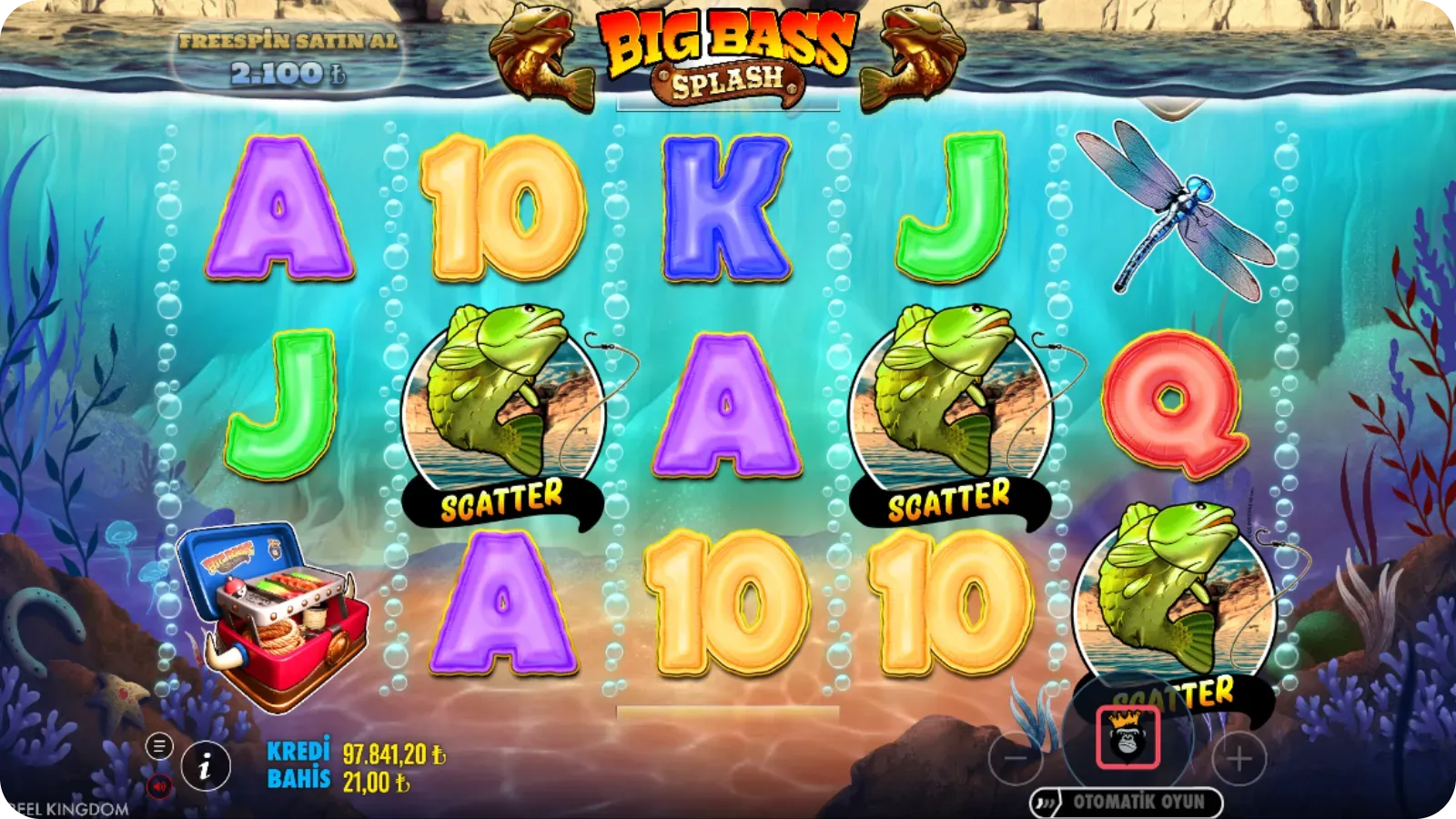Toggle the red sound speaker icon
This screenshot has height=819, width=1456.
[159, 786]
